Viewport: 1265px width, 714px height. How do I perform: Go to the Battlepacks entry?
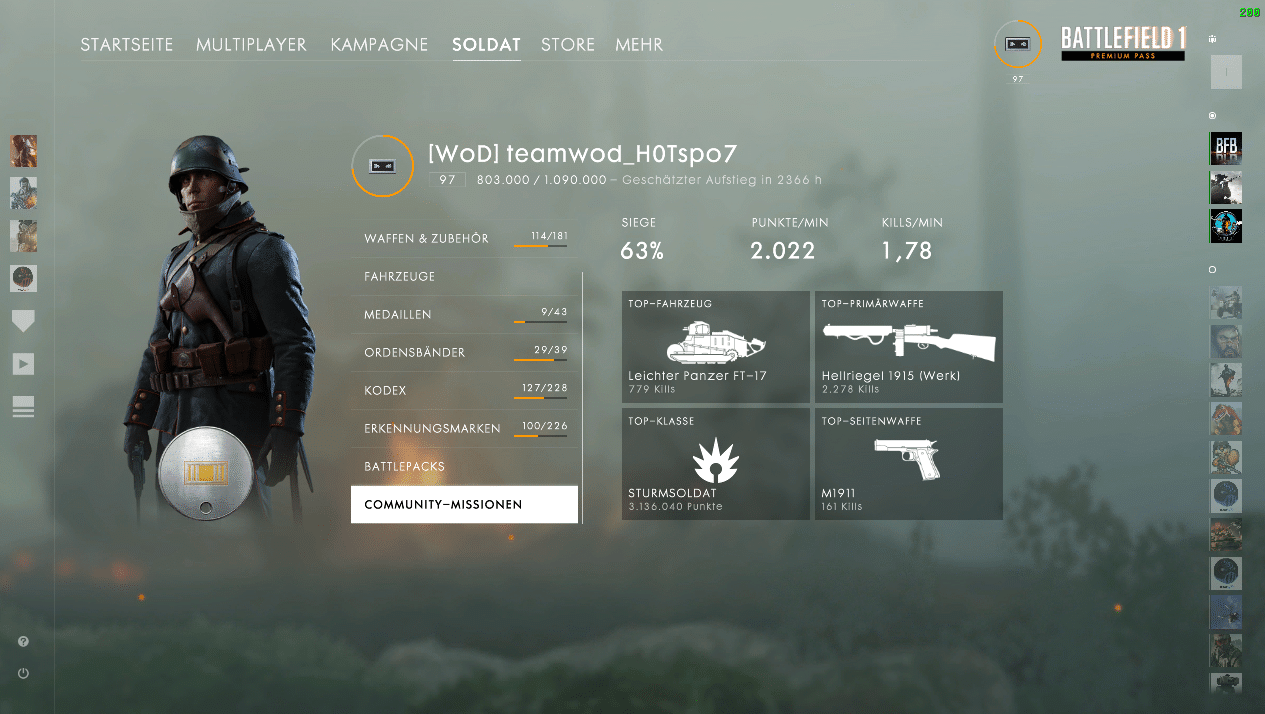coord(465,467)
